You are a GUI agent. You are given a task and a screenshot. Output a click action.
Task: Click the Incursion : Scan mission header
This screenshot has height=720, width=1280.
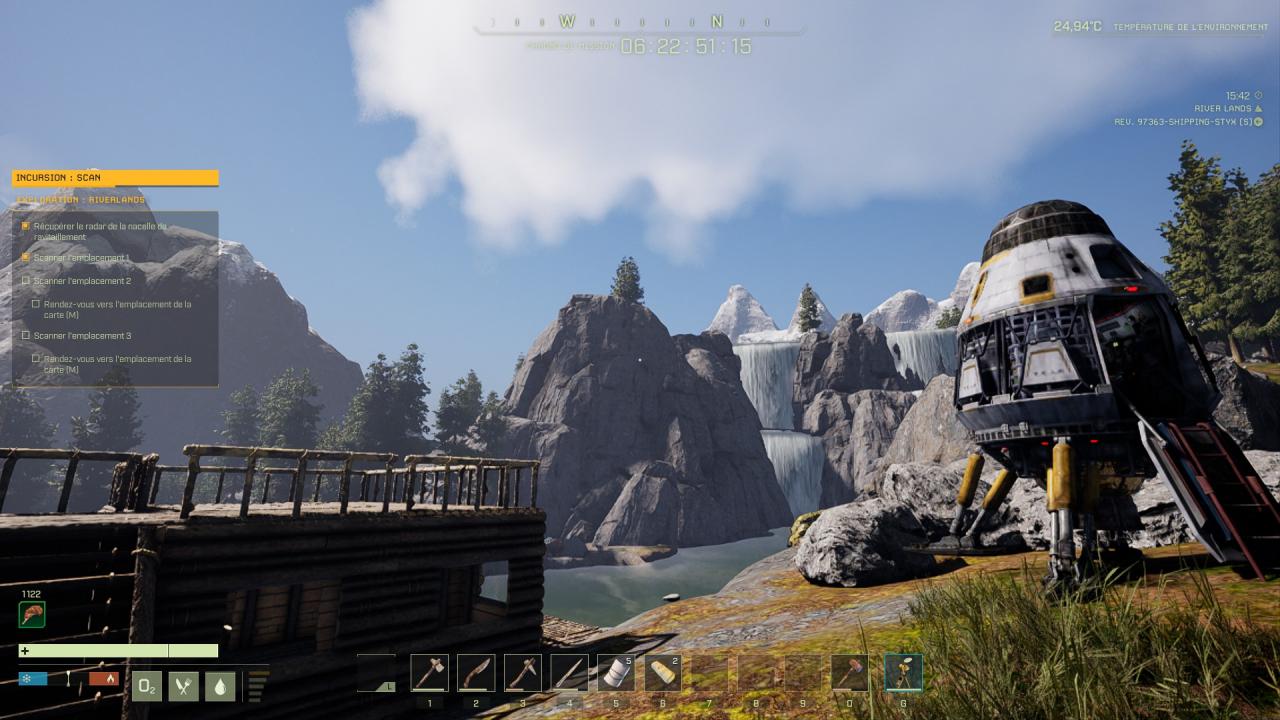pyautogui.click(x=115, y=178)
